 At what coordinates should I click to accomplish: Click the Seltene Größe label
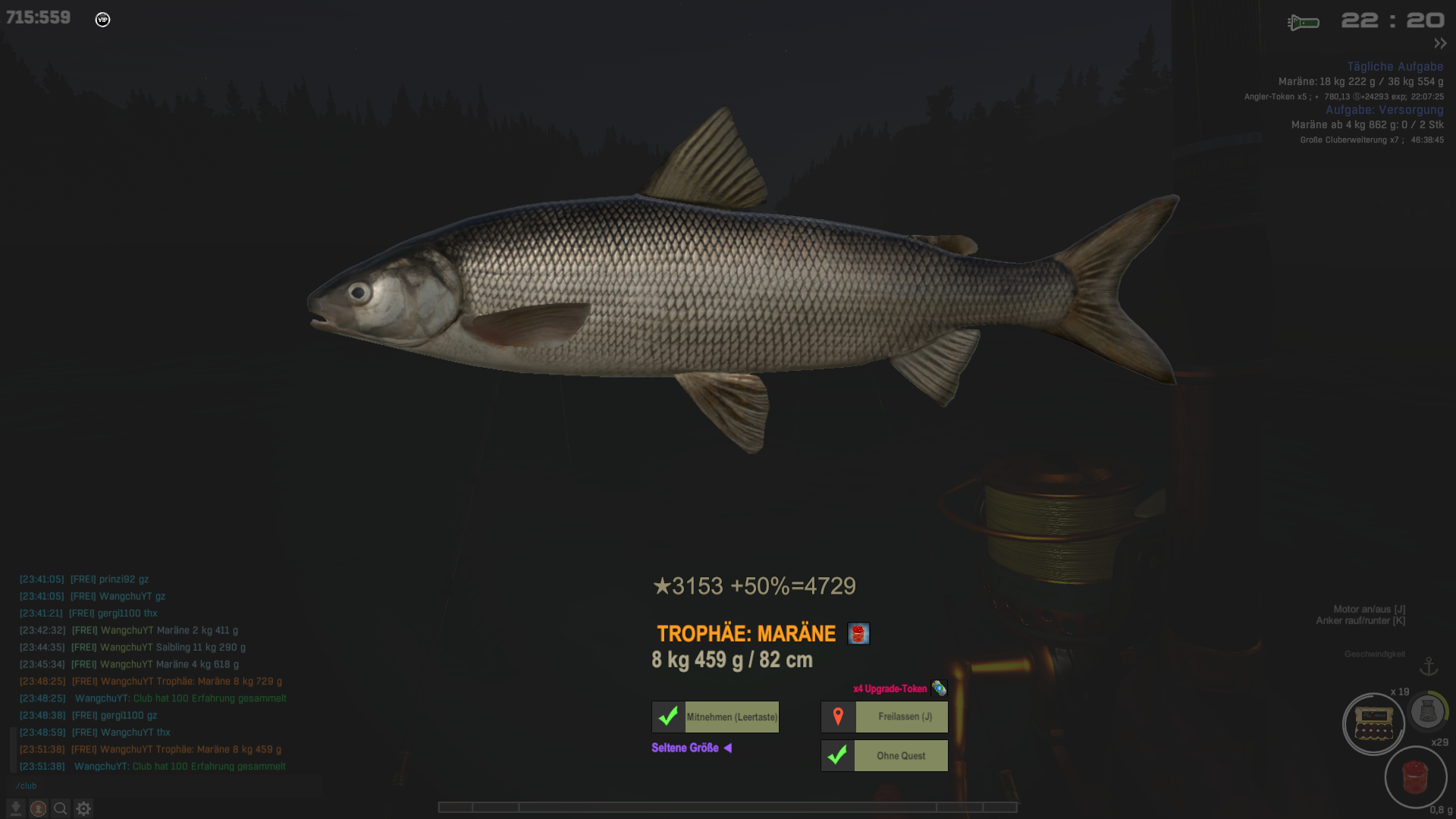685,748
